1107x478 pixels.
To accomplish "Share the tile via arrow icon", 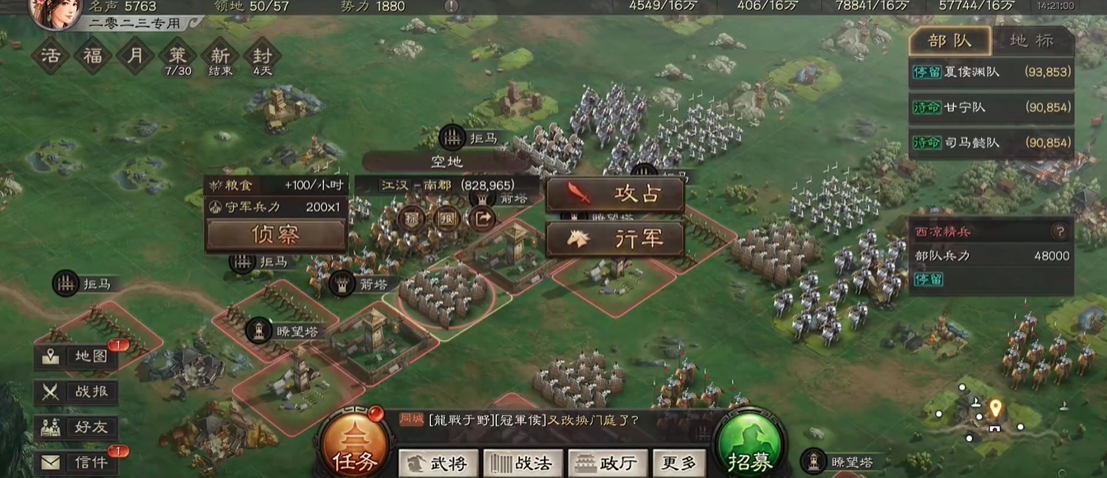I will pos(483,219).
